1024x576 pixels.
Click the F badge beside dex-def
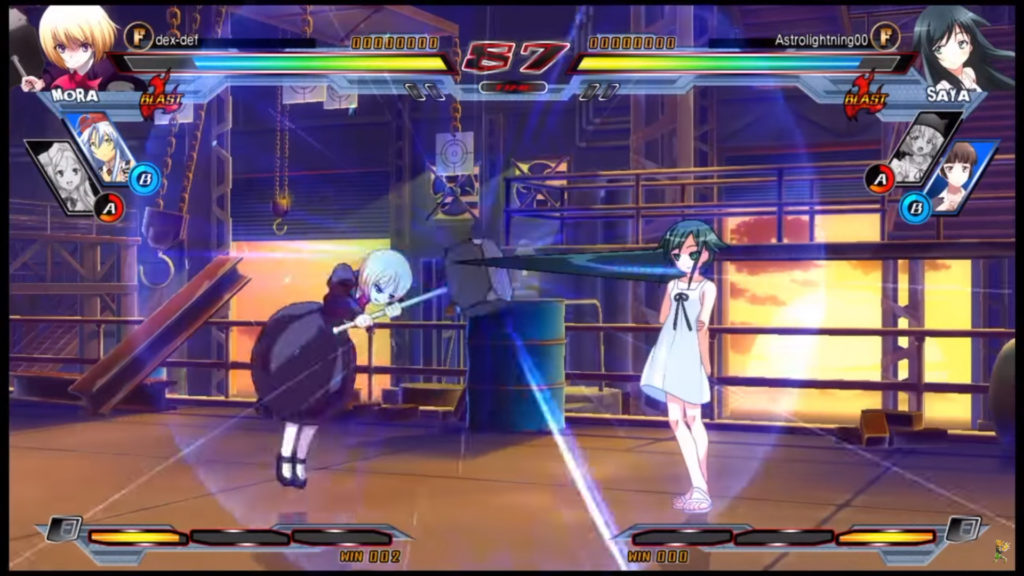point(139,38)
